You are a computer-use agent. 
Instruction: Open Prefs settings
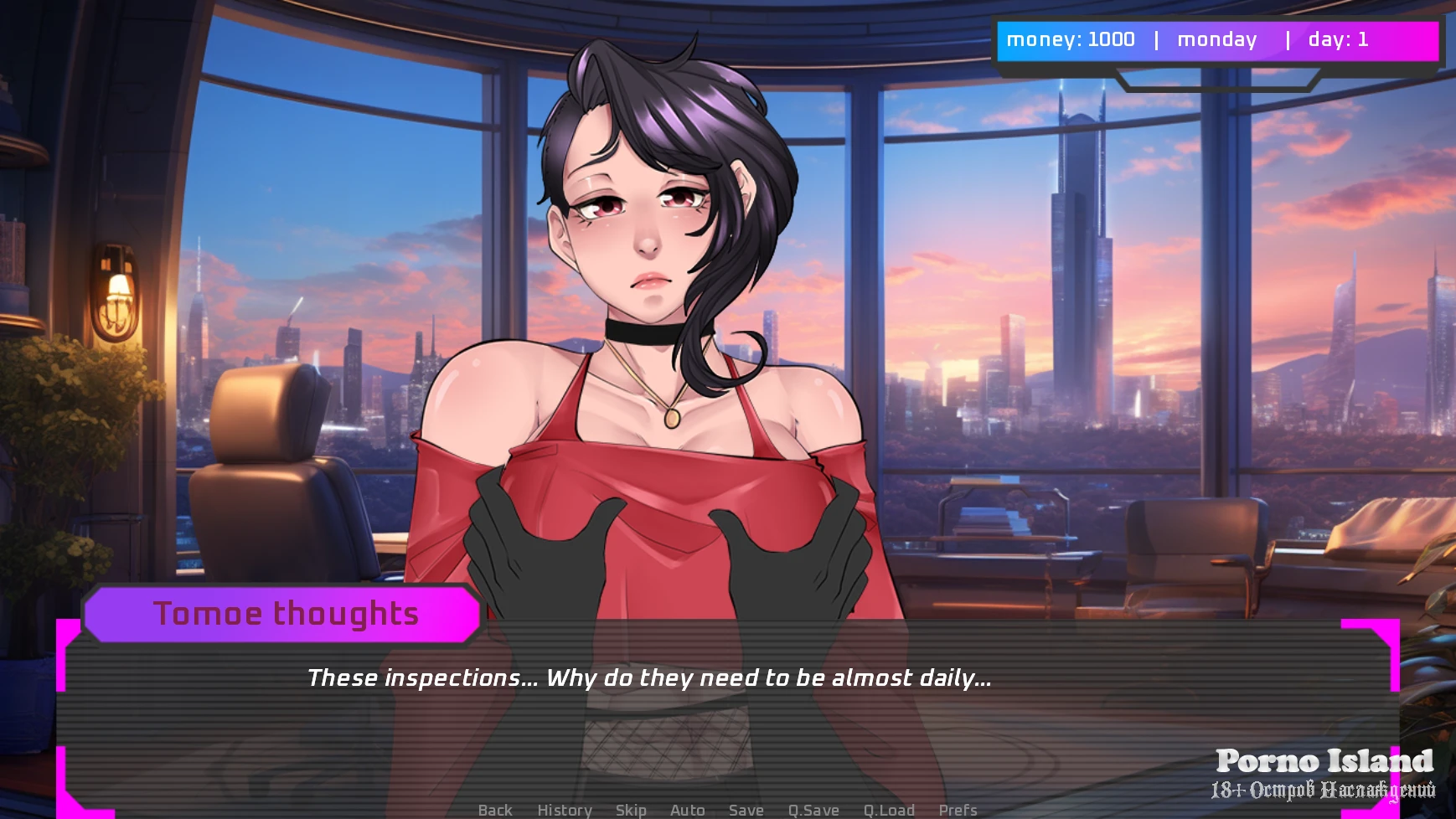pyautogui.click(x=958, y=810)
